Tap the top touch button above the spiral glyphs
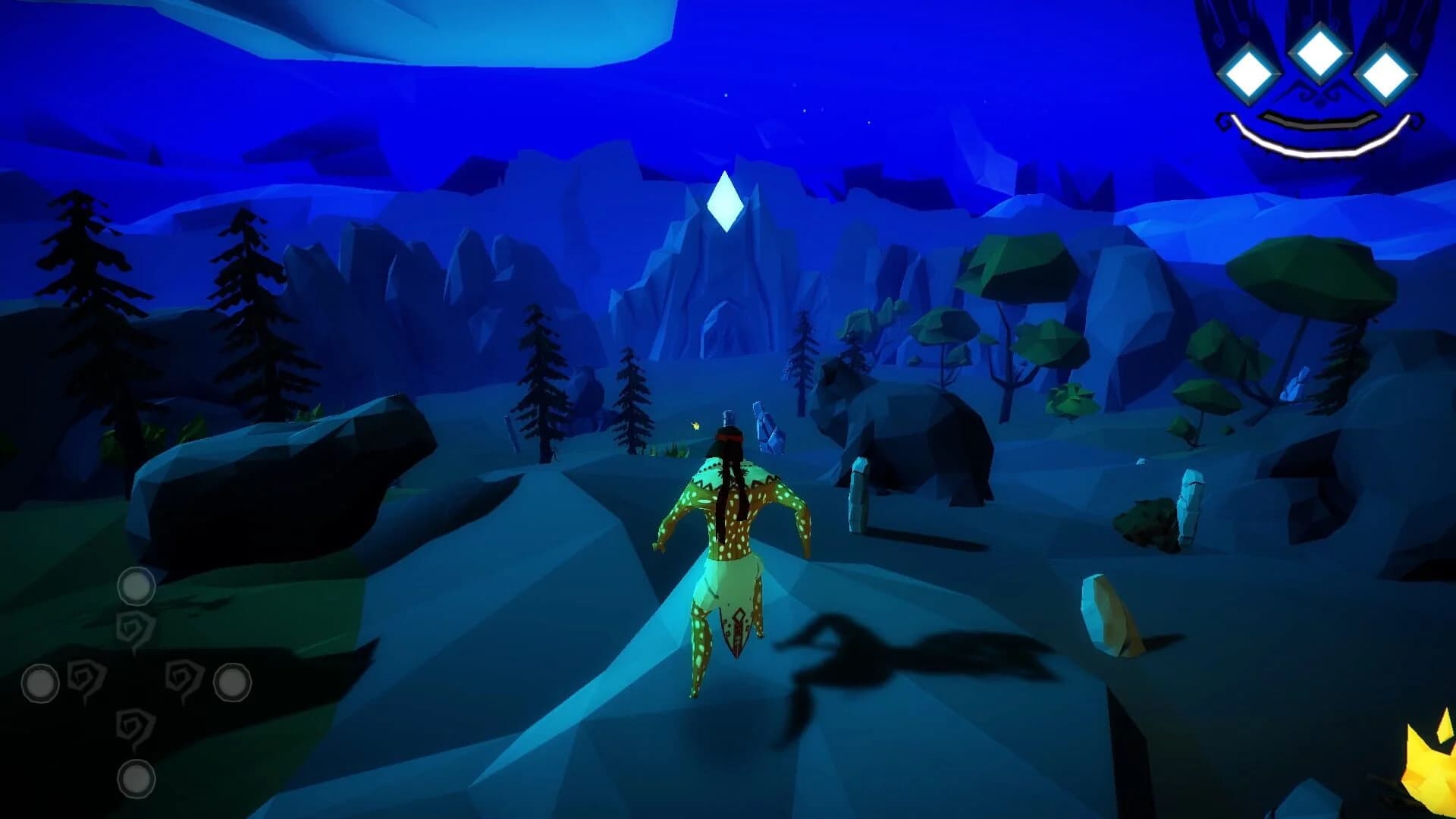Image resolution: width=1456 pixels, height=819 pixels. [x=136, y=584]
